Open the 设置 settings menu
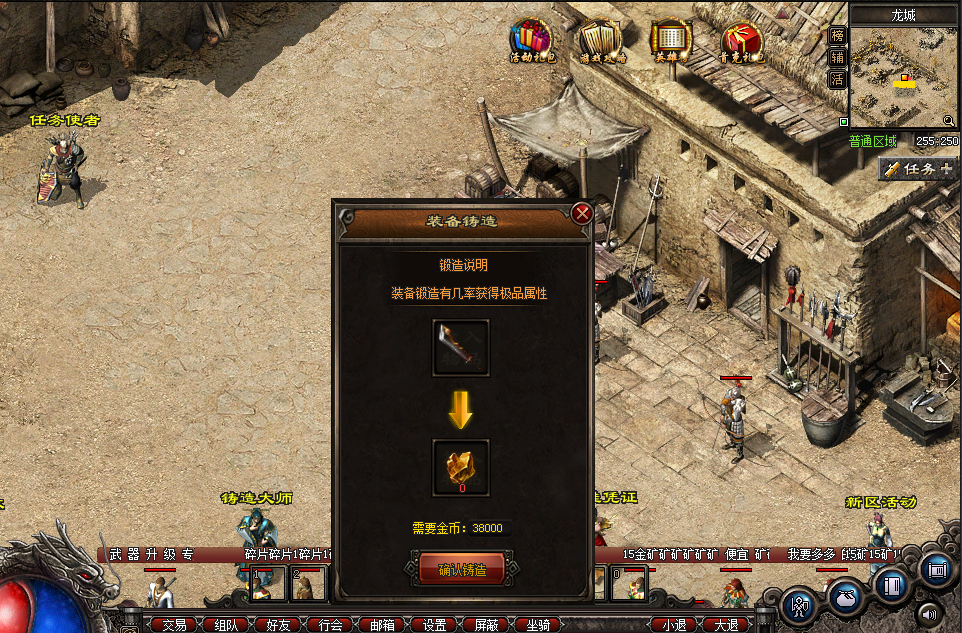This screenshot has height=633, width=962. click(x=435, y=625)
